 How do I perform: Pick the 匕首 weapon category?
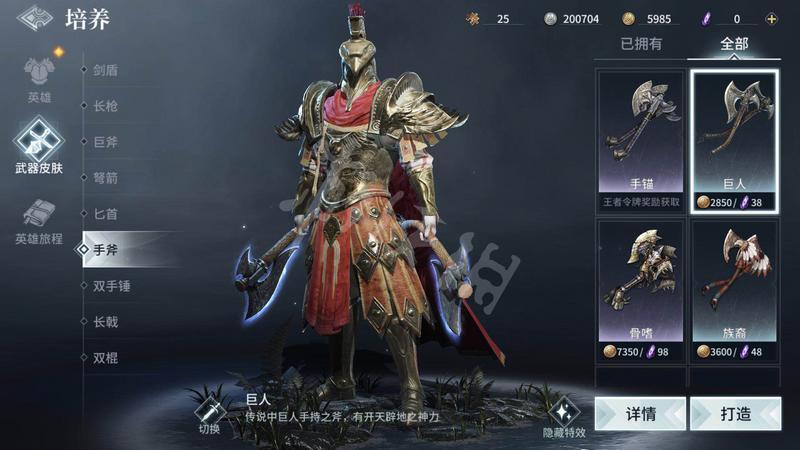[x=106, y=214]
